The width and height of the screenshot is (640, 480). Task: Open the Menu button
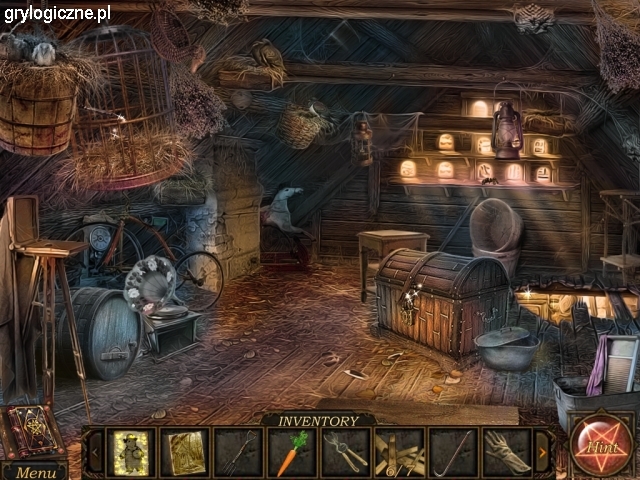pos(35,472)
